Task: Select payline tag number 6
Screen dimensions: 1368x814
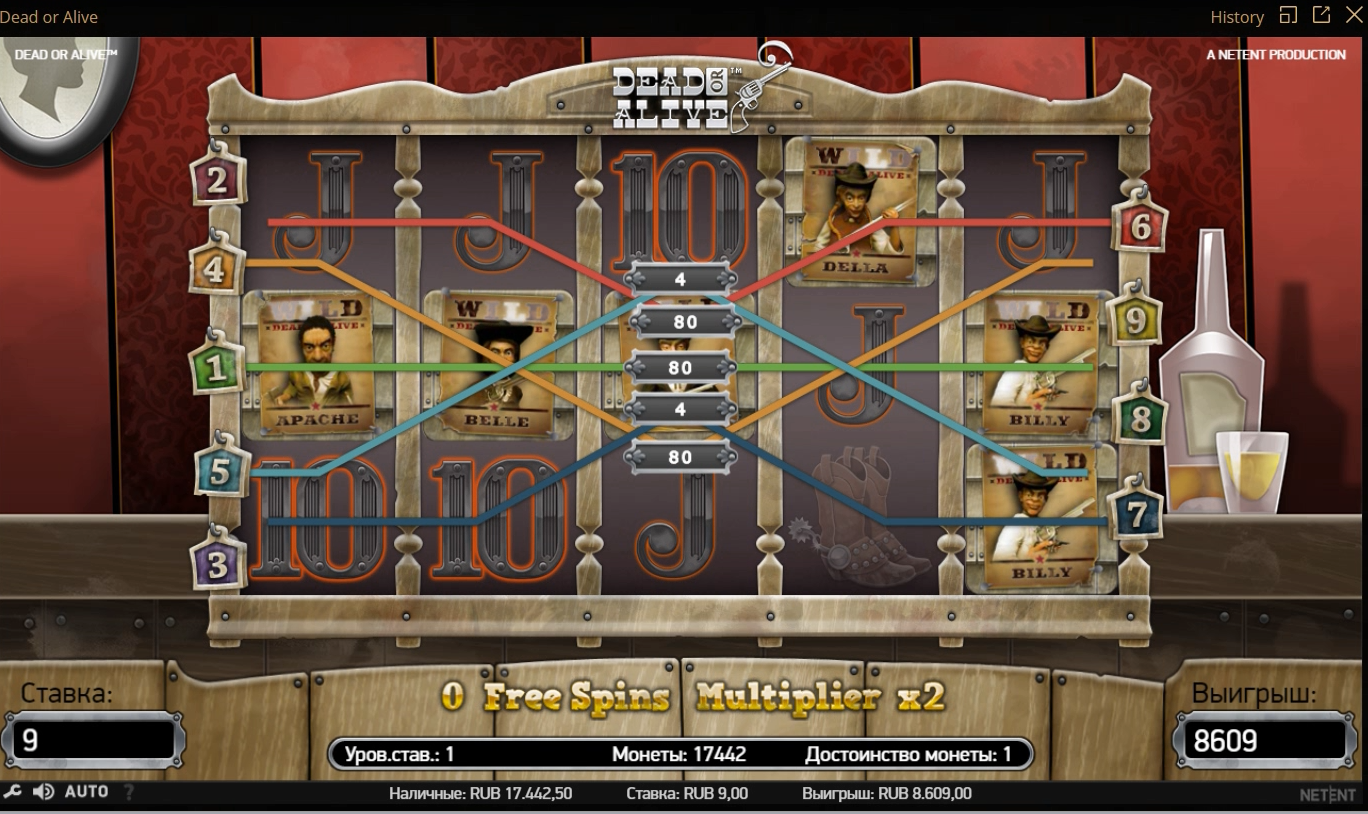Action: click(1141, 228)
